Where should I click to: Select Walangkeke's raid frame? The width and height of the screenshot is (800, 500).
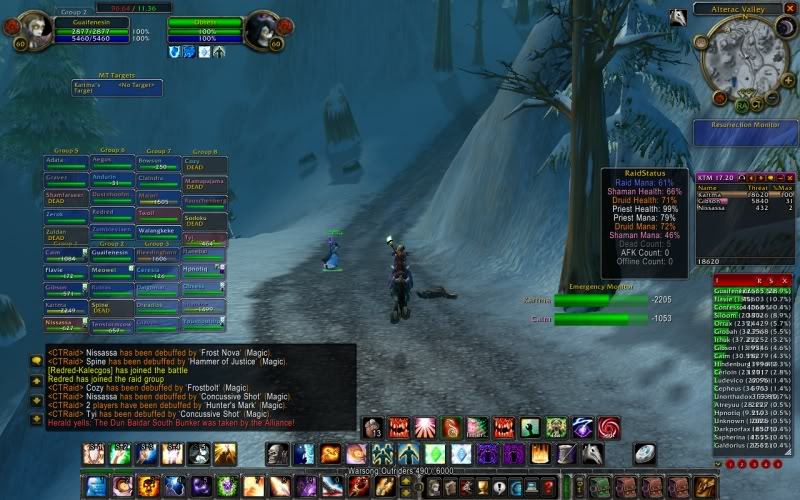coord(158,232)
